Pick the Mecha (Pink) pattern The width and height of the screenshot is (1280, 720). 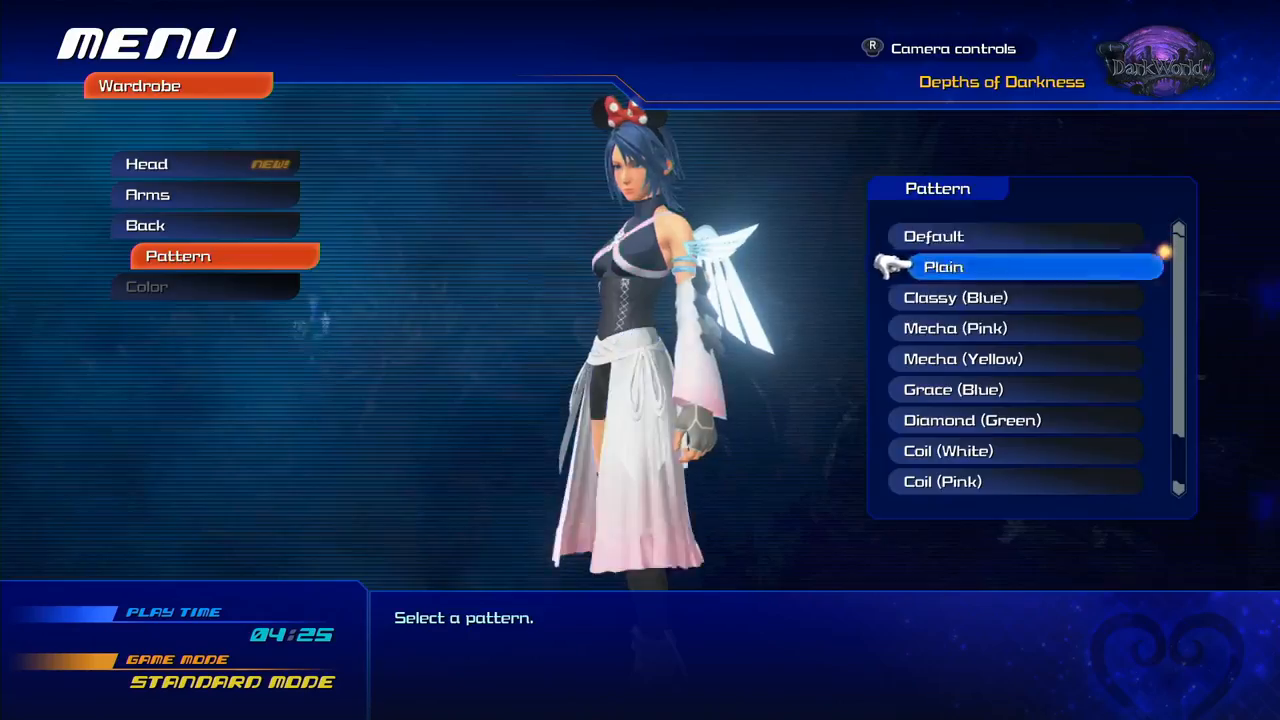click(x=1015, y=329)
